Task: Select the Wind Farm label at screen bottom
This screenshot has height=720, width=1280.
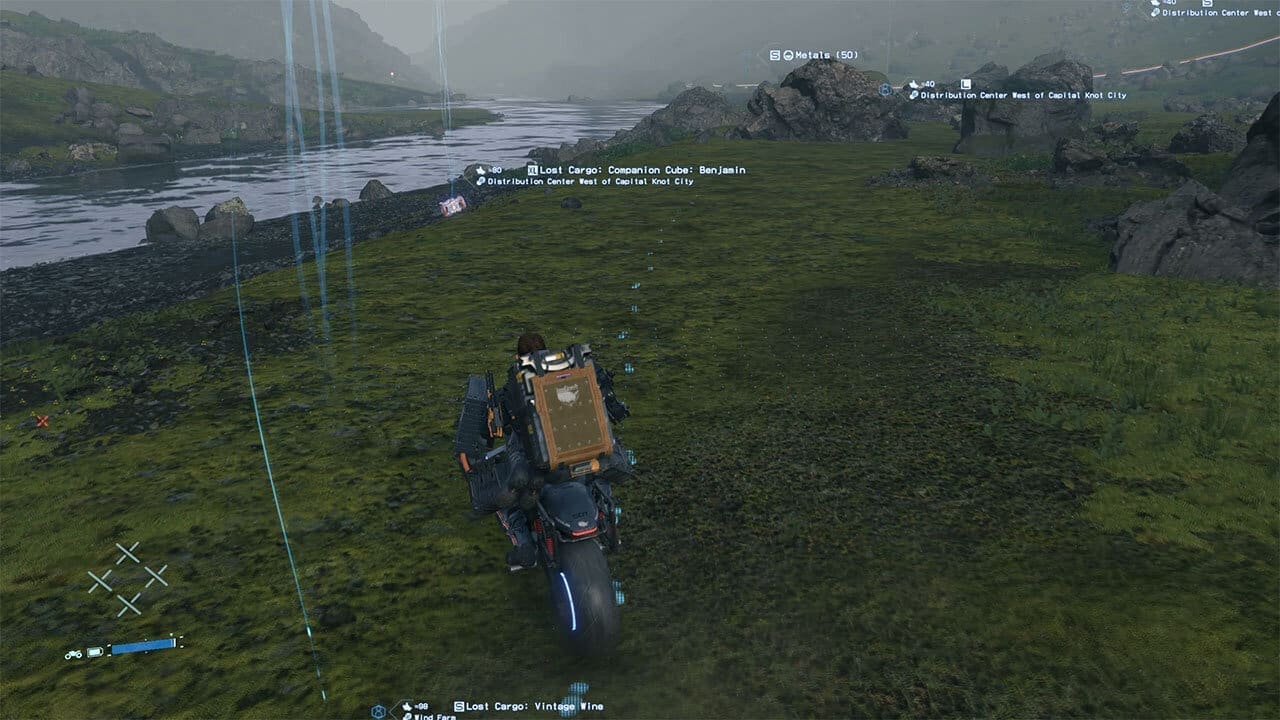Action: [435, 716]
